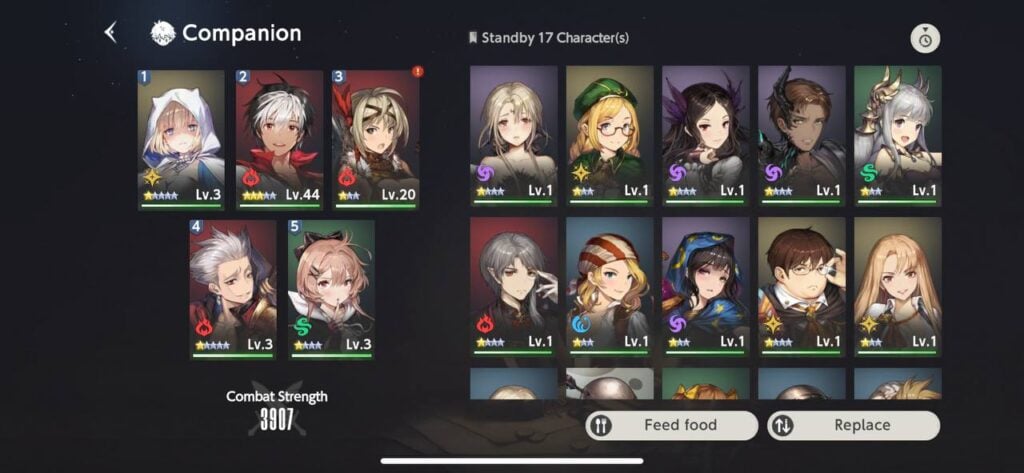Screen dimensions: 1024x473
Task: Pick the star-hooded dark-haired standby character
Action: [x=705, y=285]
